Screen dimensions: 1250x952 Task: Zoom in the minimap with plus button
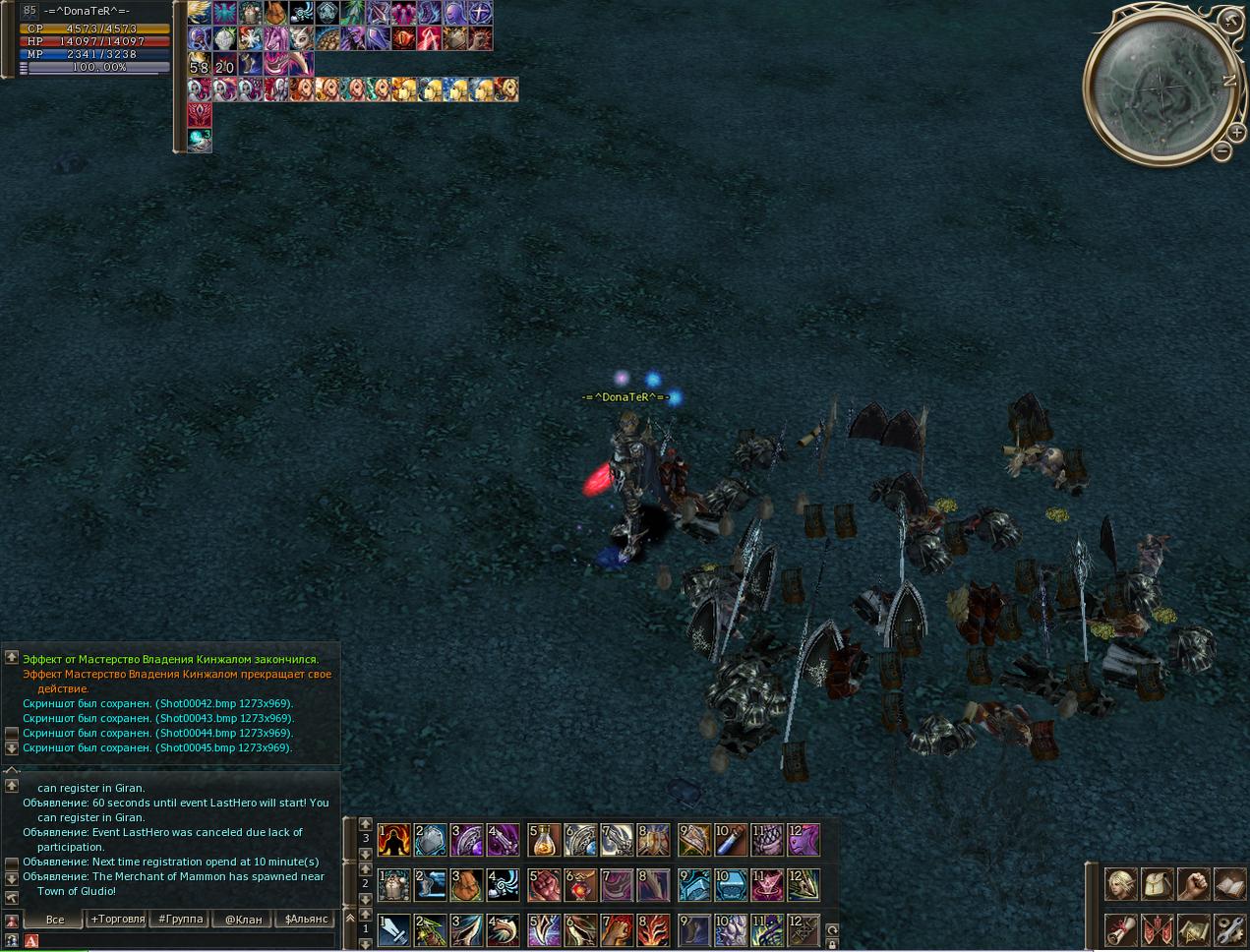1238,132
